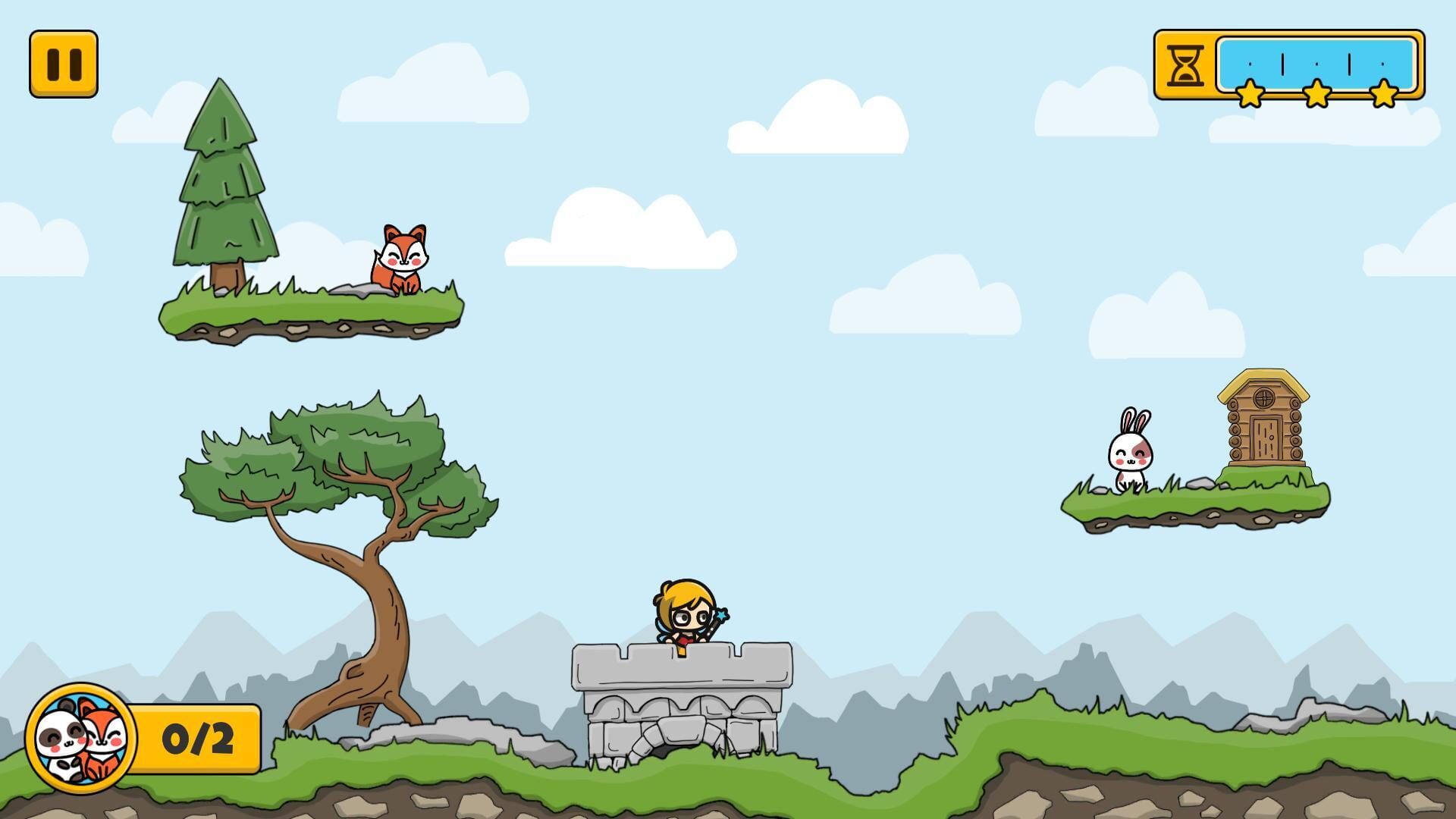Click the pause button
This screenshot has width=1456, height=819.
[65, 62]
